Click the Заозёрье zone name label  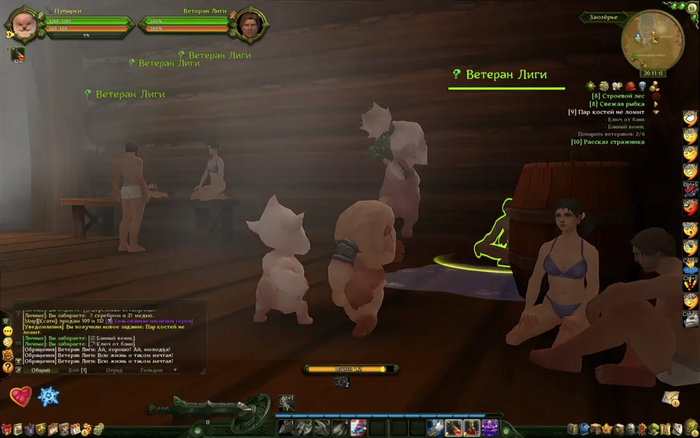pyautogui.click(x=603, y=17)
